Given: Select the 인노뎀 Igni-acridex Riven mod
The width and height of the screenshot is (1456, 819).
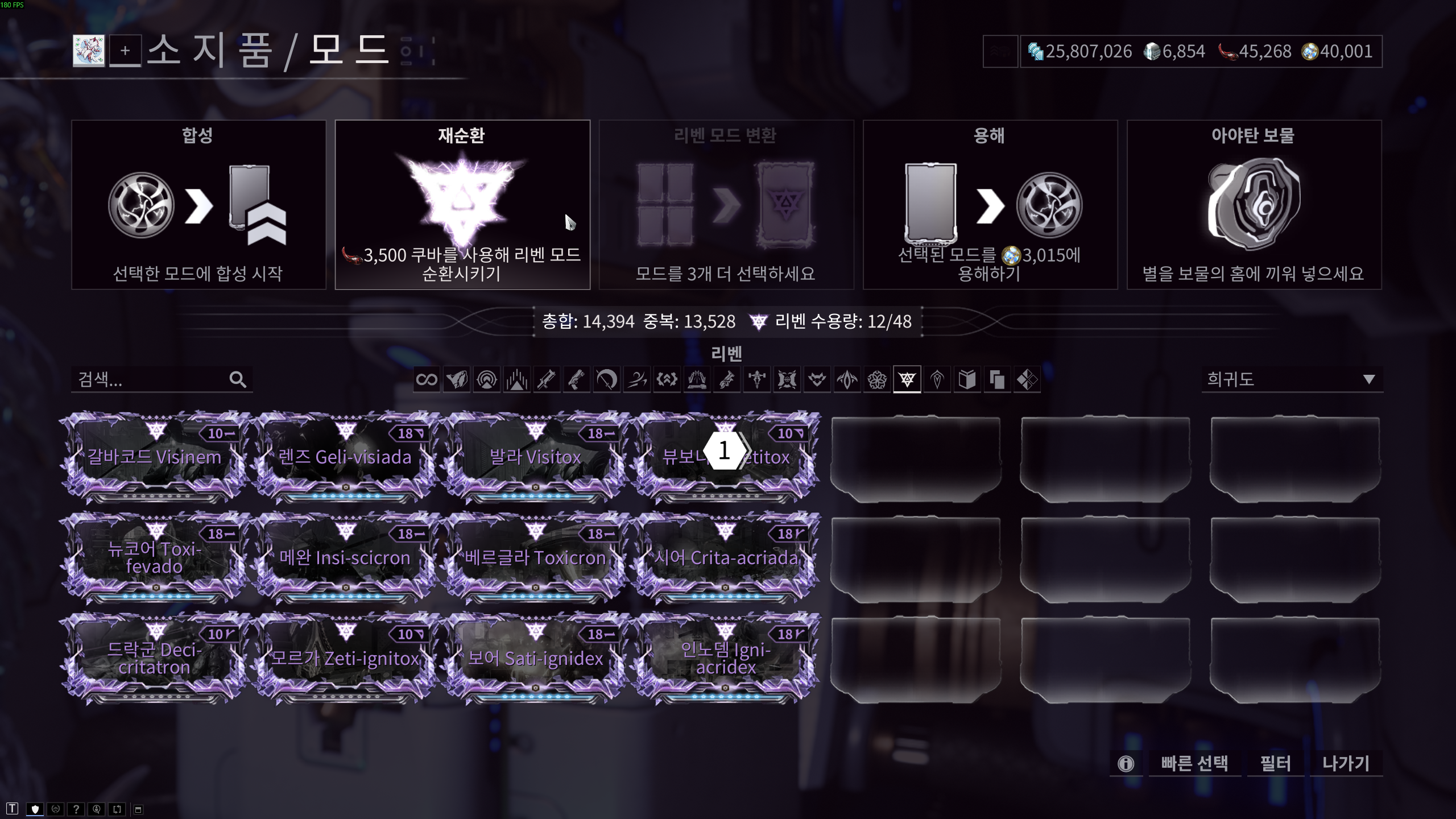Looking at the screenshot, I should point(726,659).
